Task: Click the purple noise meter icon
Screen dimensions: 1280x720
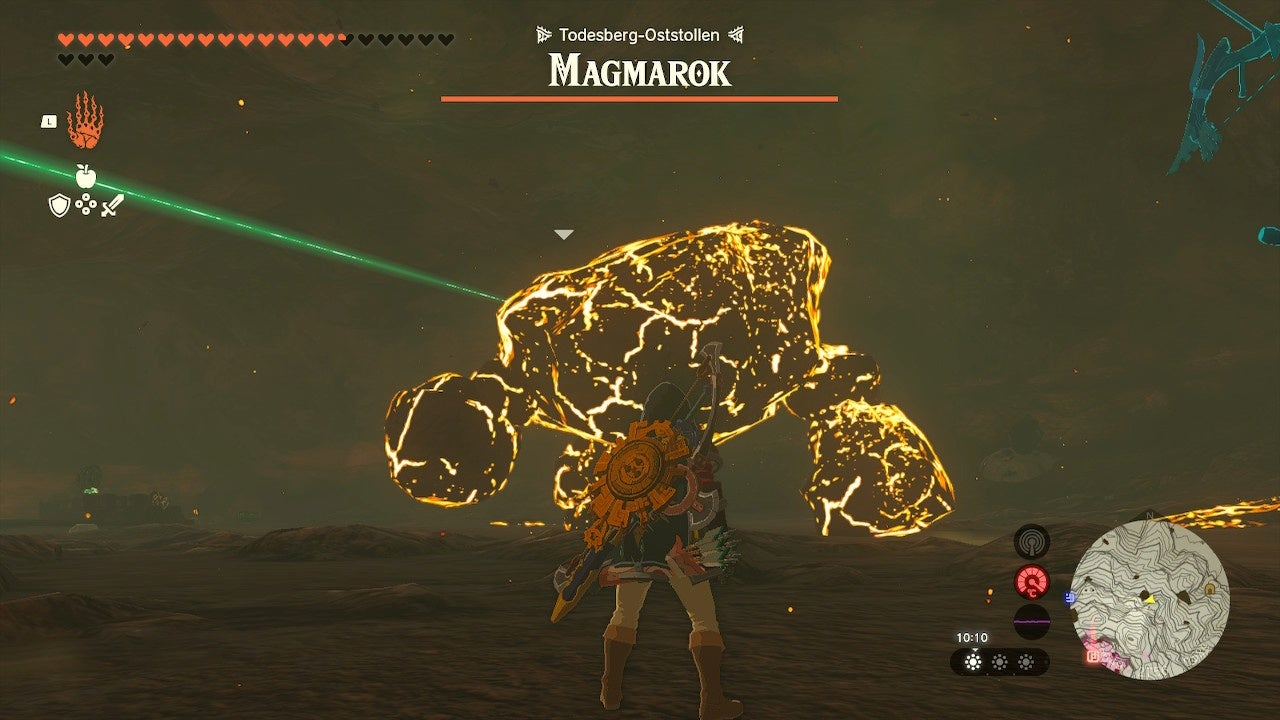Action: [1032, 621]
